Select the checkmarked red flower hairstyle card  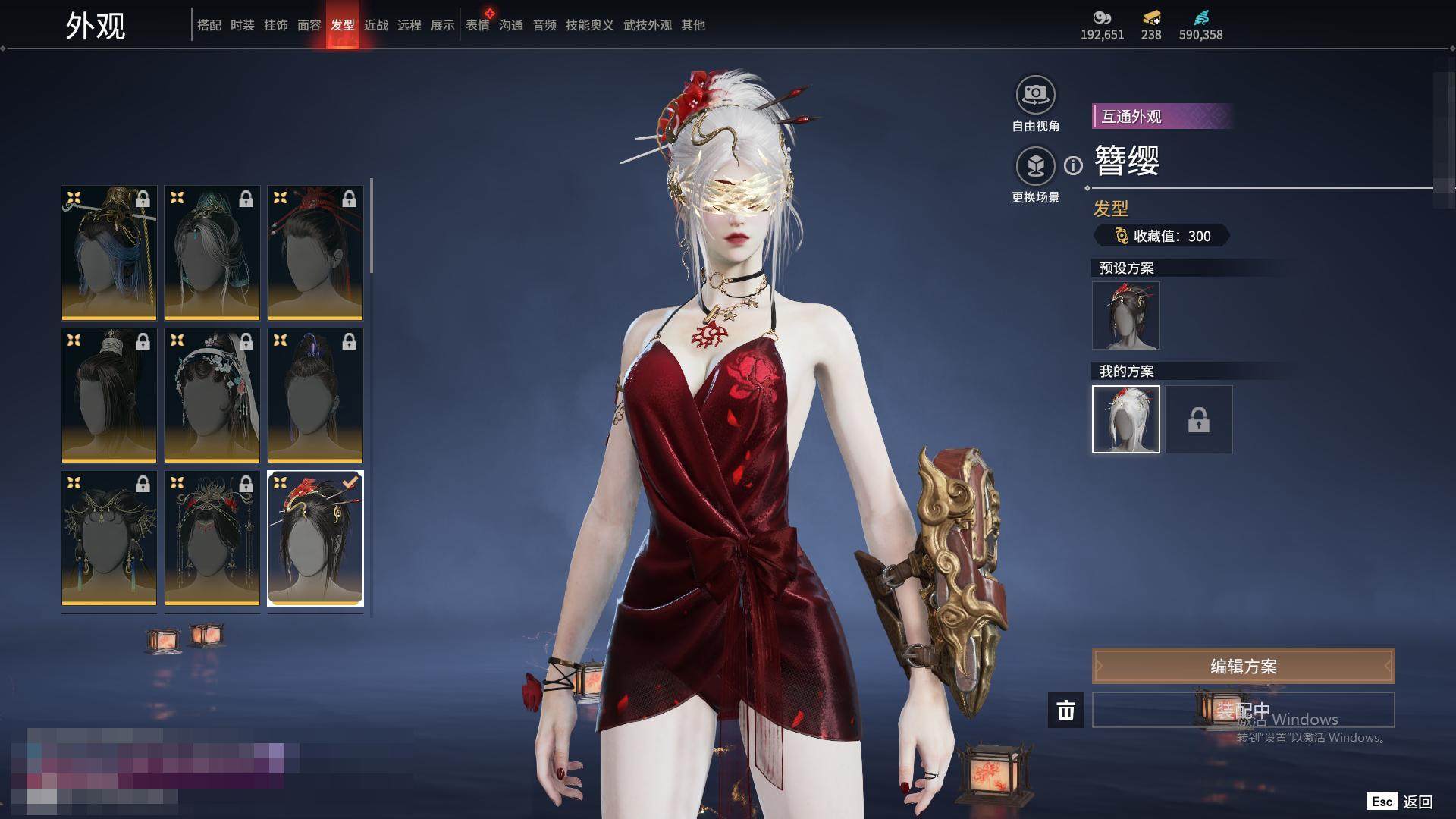tap(315, 538)
